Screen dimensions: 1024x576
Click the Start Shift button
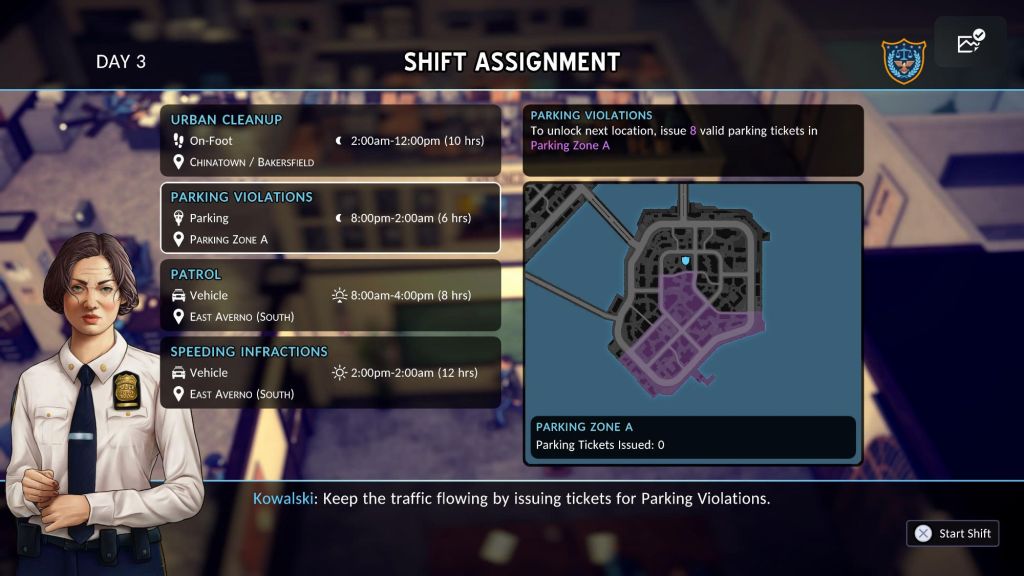point(952,533)
